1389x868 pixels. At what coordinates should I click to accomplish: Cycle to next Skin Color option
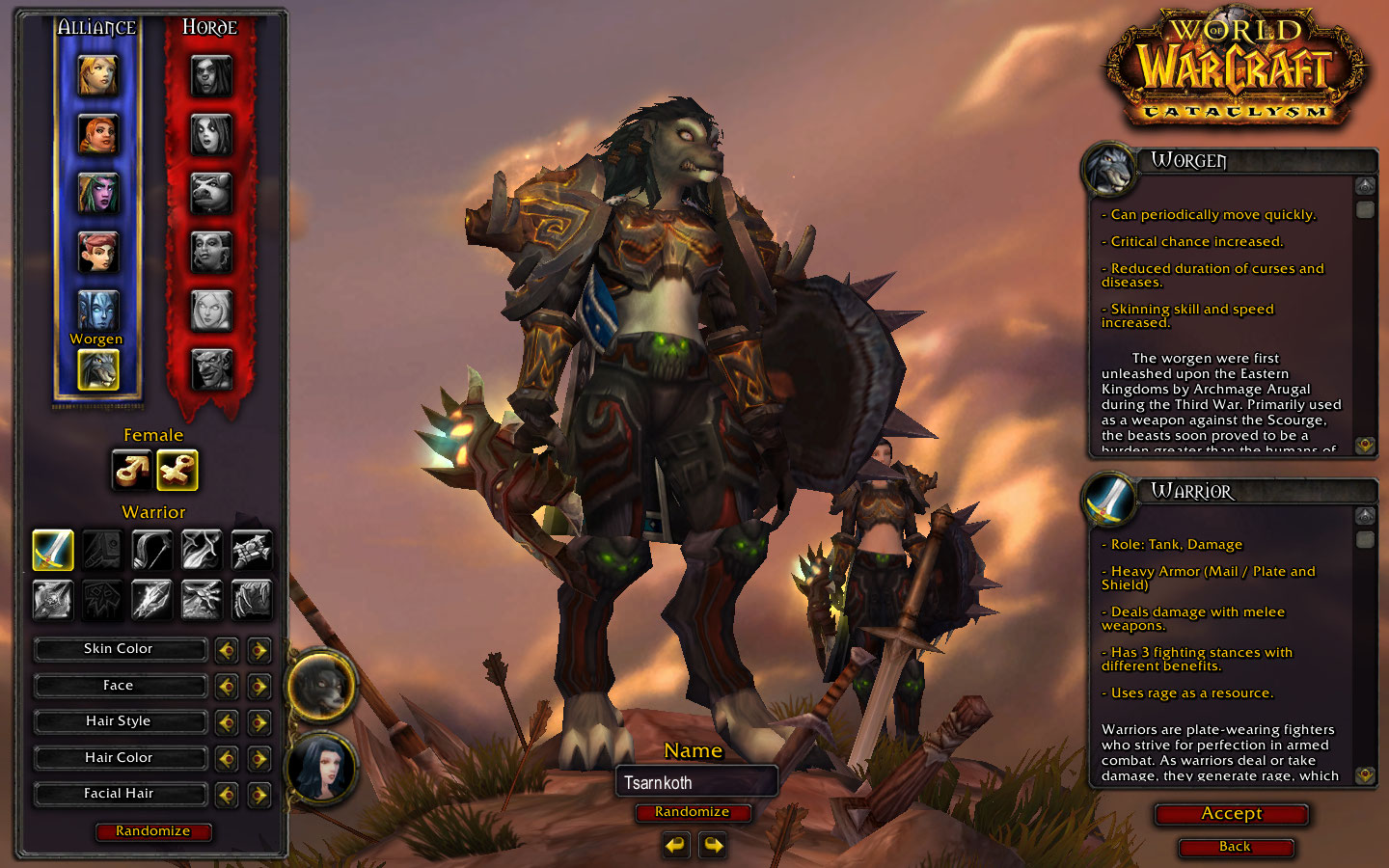(259, 650)
